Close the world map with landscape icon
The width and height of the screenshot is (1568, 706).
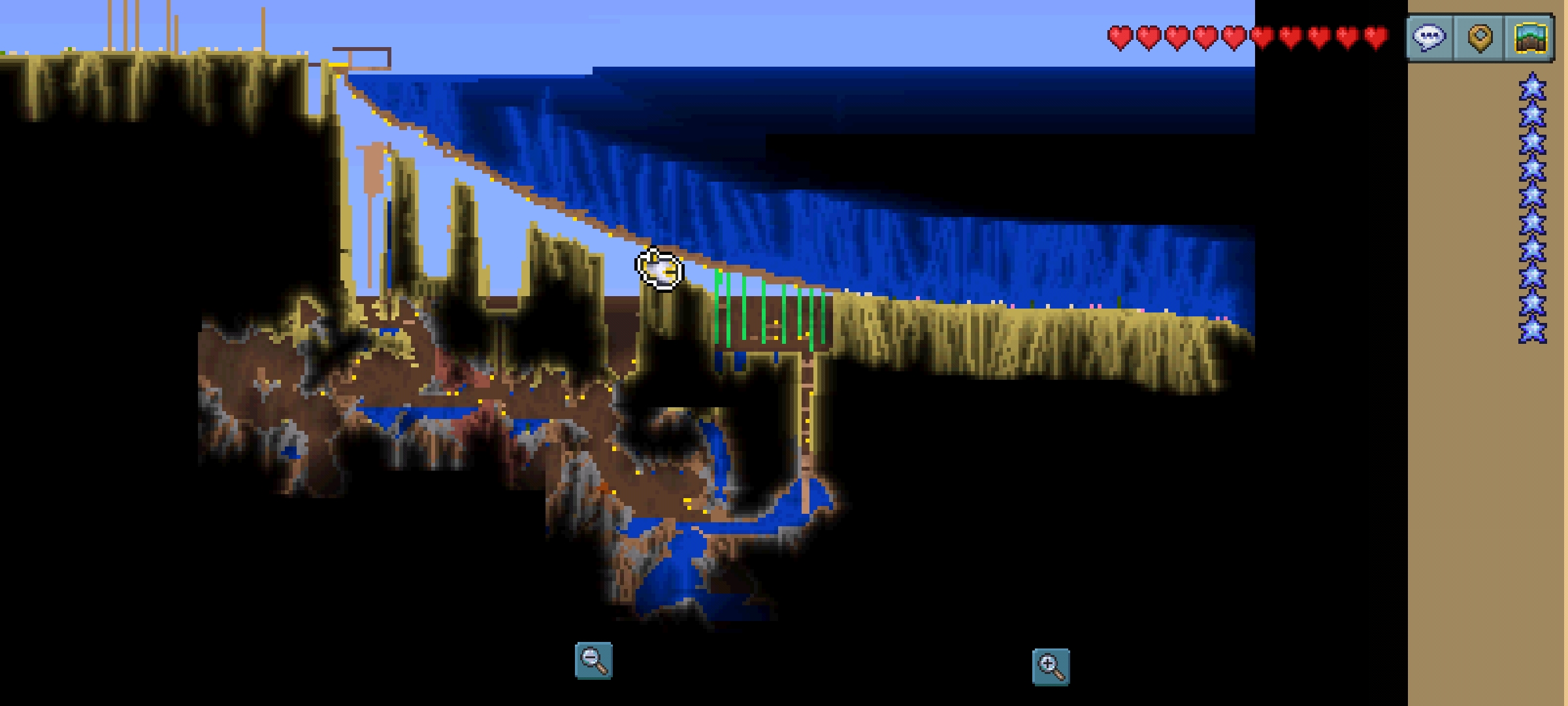click(x=1530, y=37)
